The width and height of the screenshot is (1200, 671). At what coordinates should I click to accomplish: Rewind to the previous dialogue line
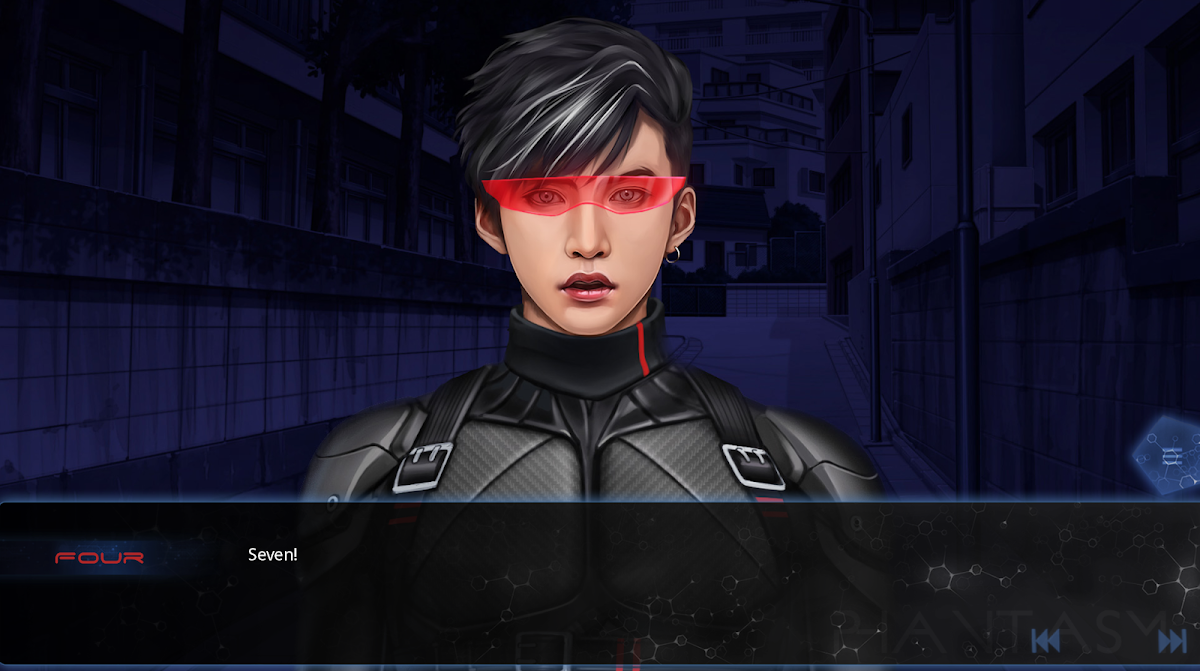[x=1045, y=641]
